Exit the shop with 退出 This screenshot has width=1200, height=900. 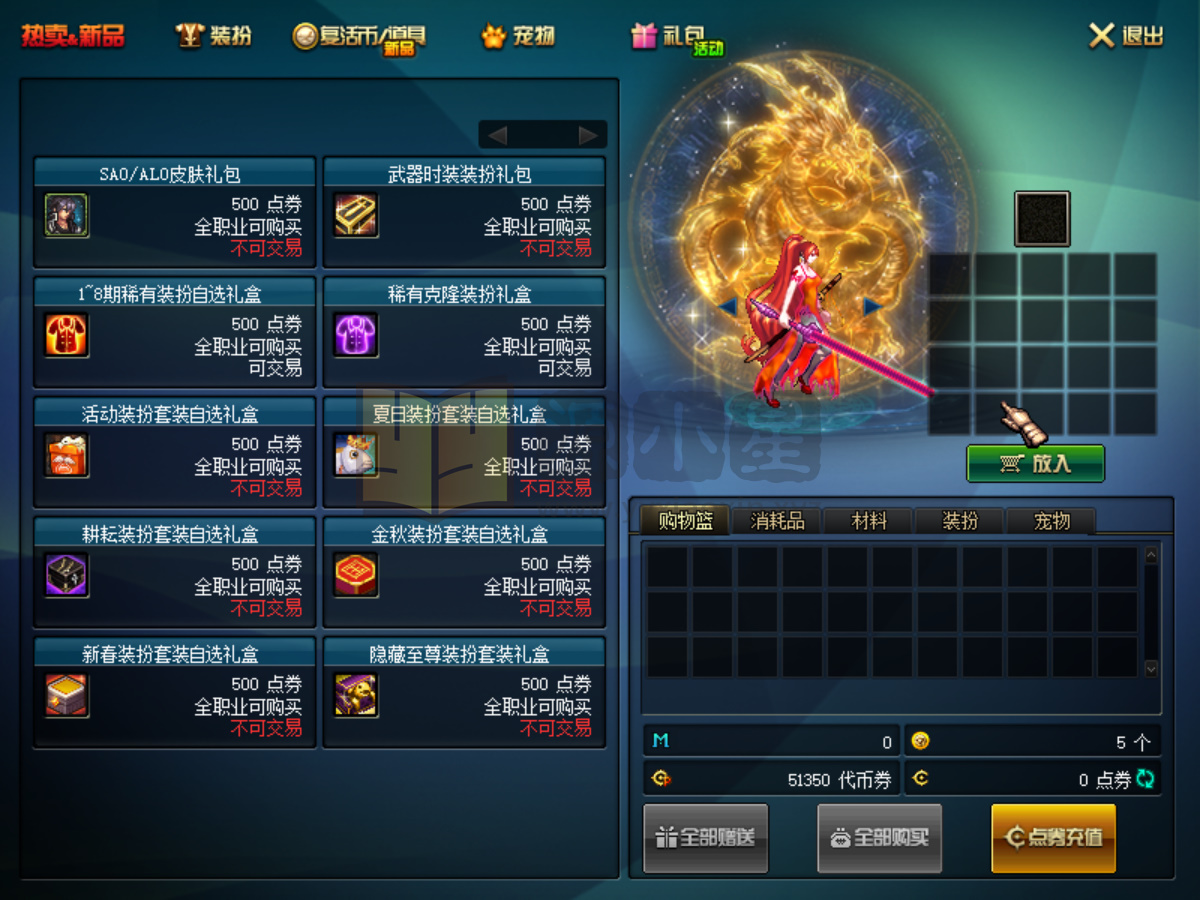click(1126, 37)
